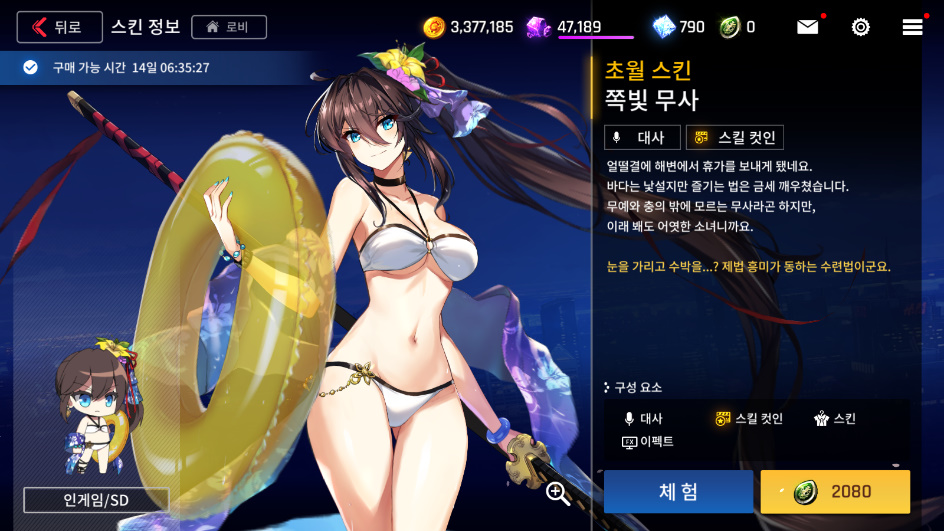Open the mail inbox envelope
This screenshot has width=944, height=531.
point(807,27)
